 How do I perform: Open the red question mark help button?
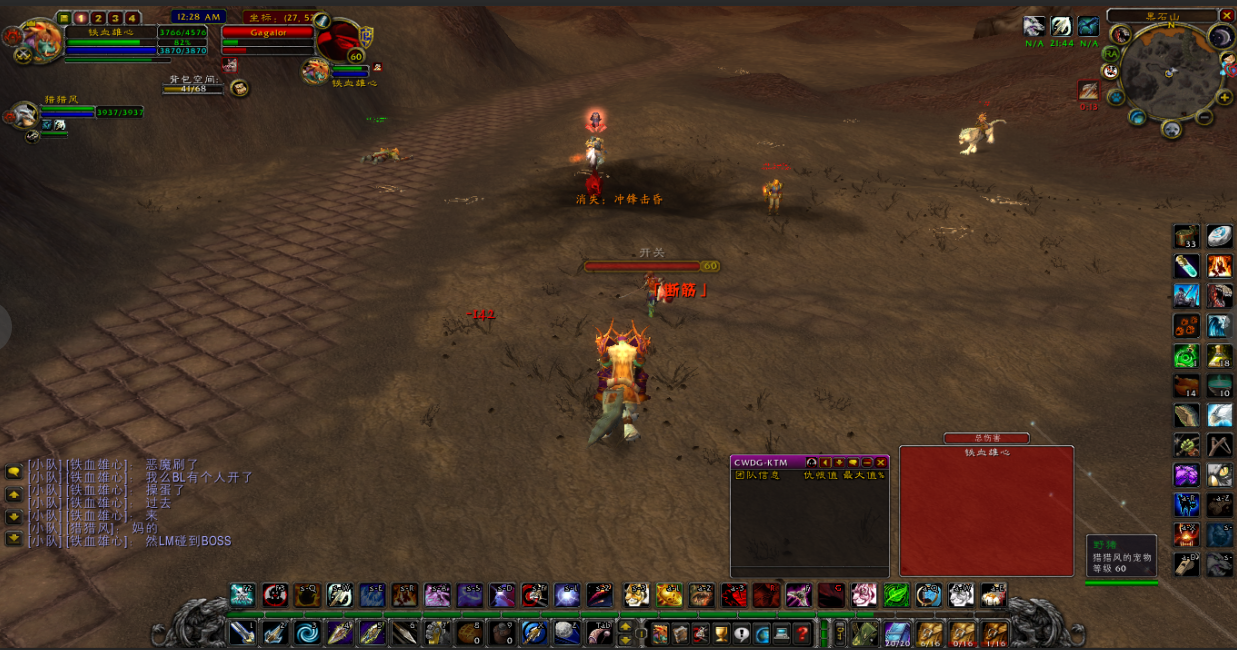click(x=802, y=633)
